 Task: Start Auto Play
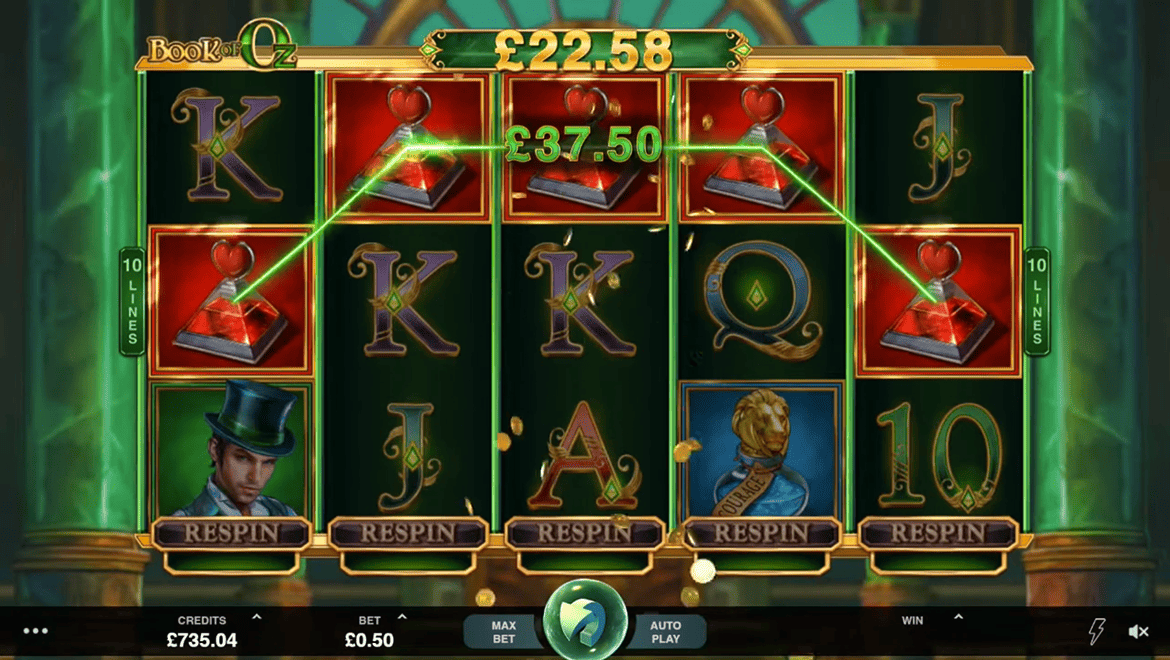point(665,632)
